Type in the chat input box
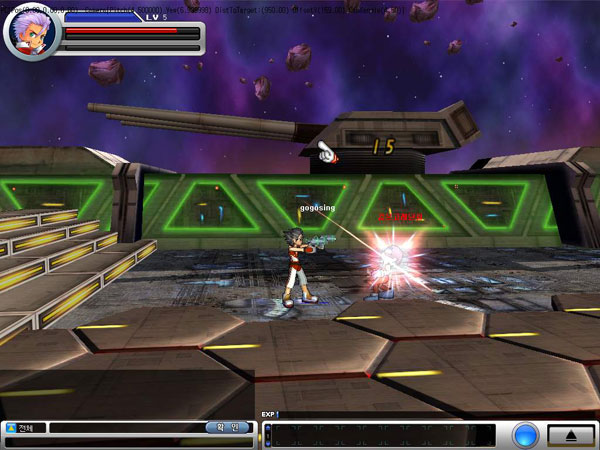600x450 pixels. 125,428
